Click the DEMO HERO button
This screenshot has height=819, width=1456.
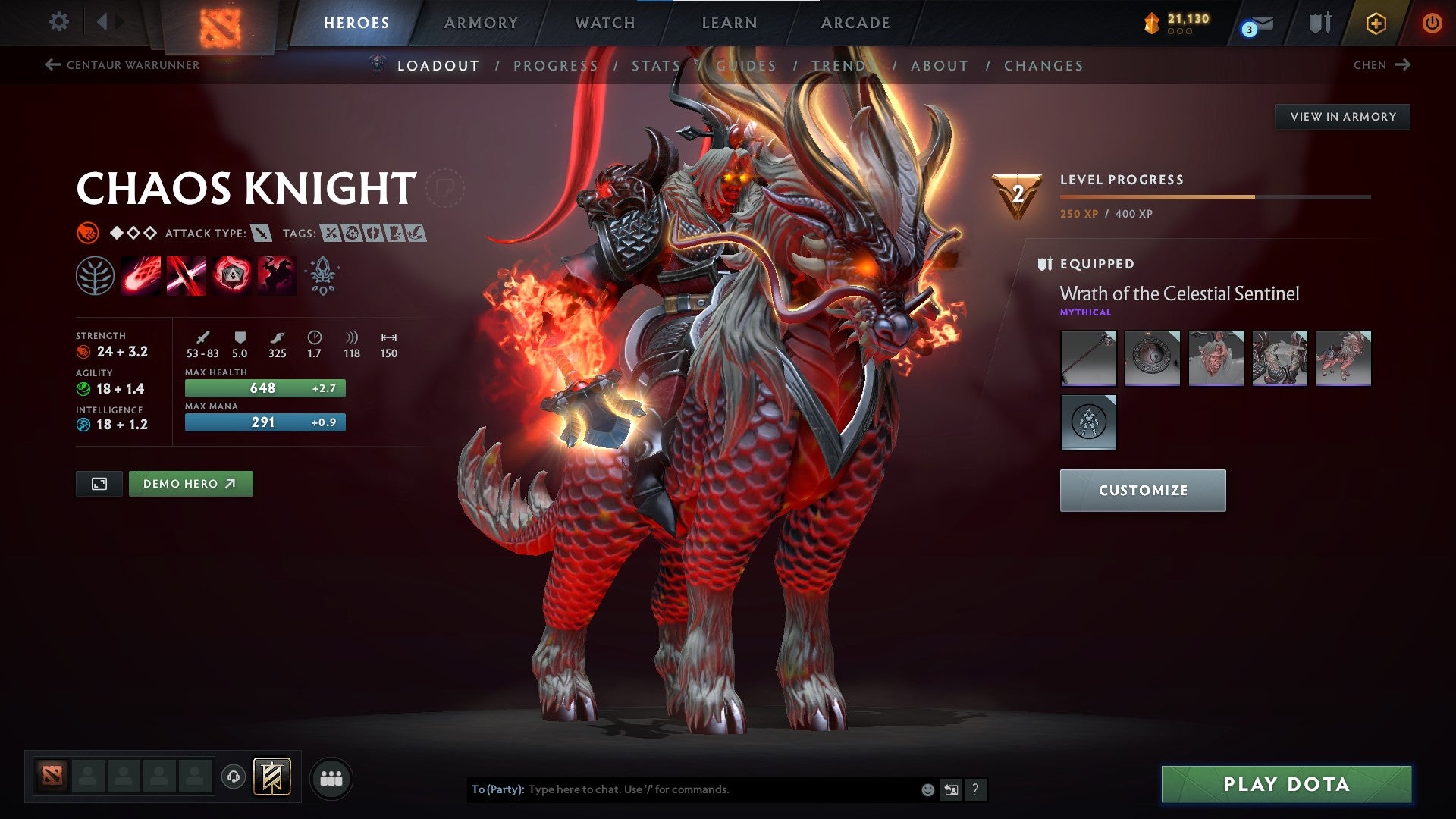(x=190, y=483)
